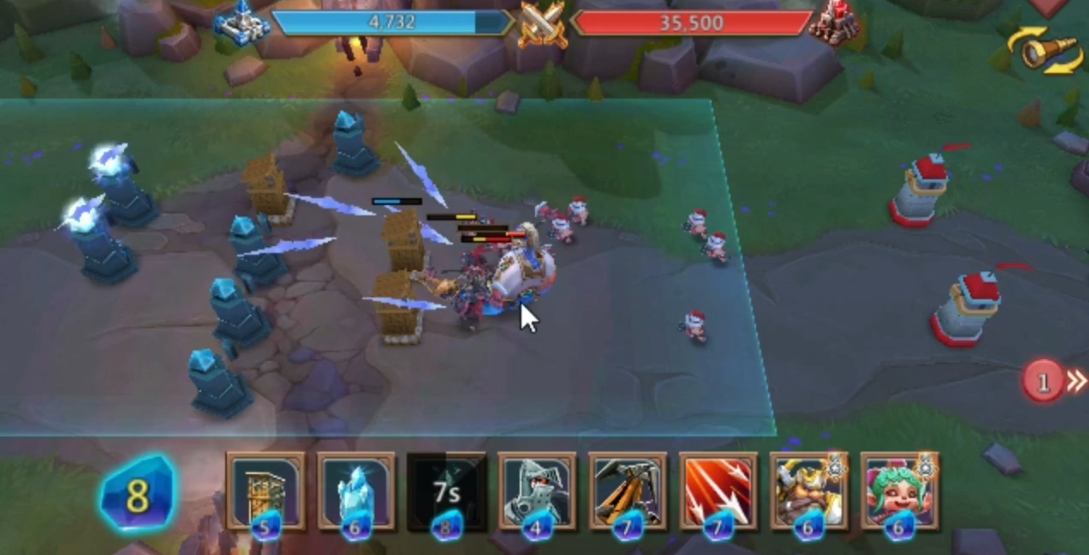Choose the ice crystal tower card
Screen dimensions: 1089x555
point(356,490)
